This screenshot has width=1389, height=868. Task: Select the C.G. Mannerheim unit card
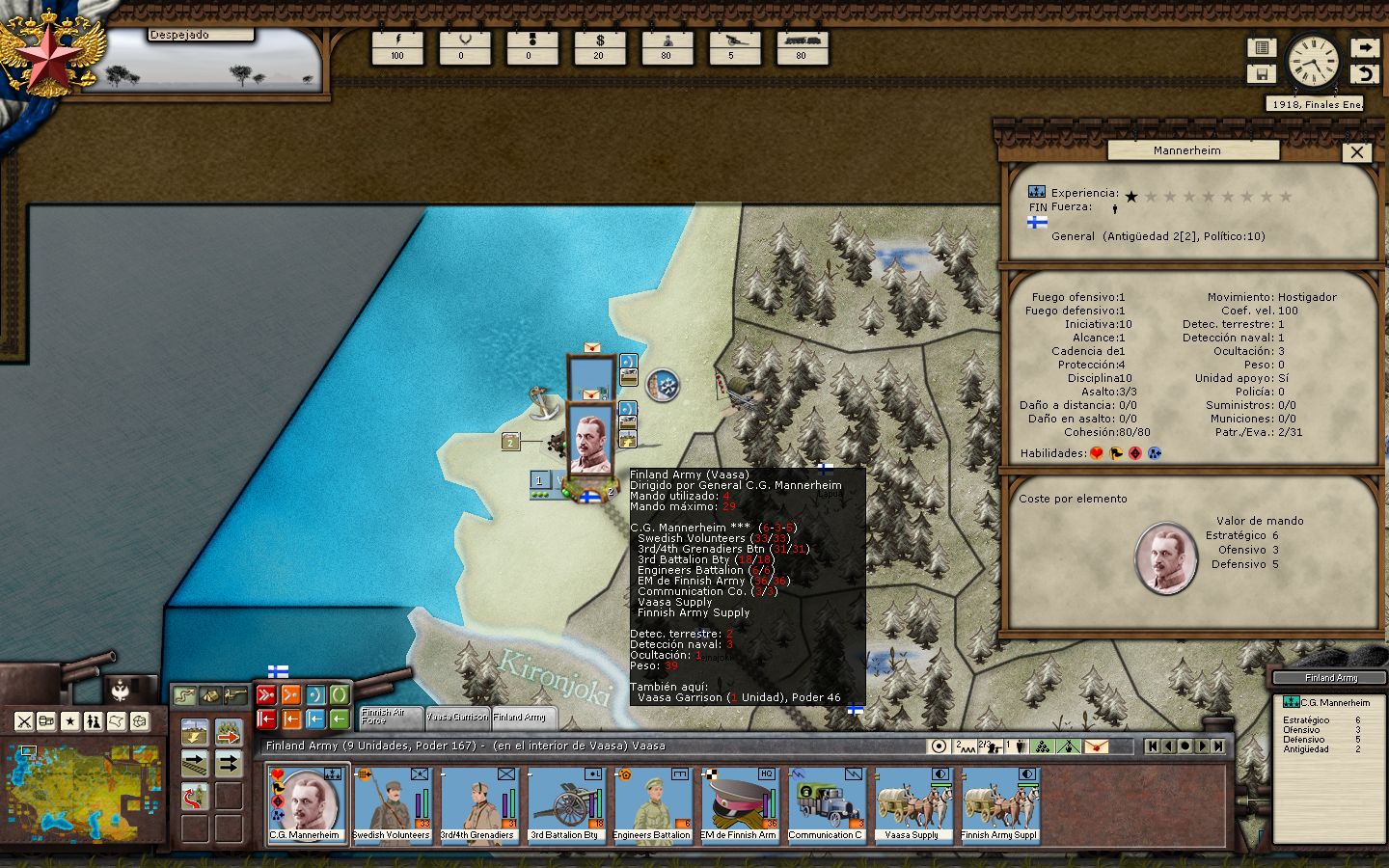click(305, 804)
